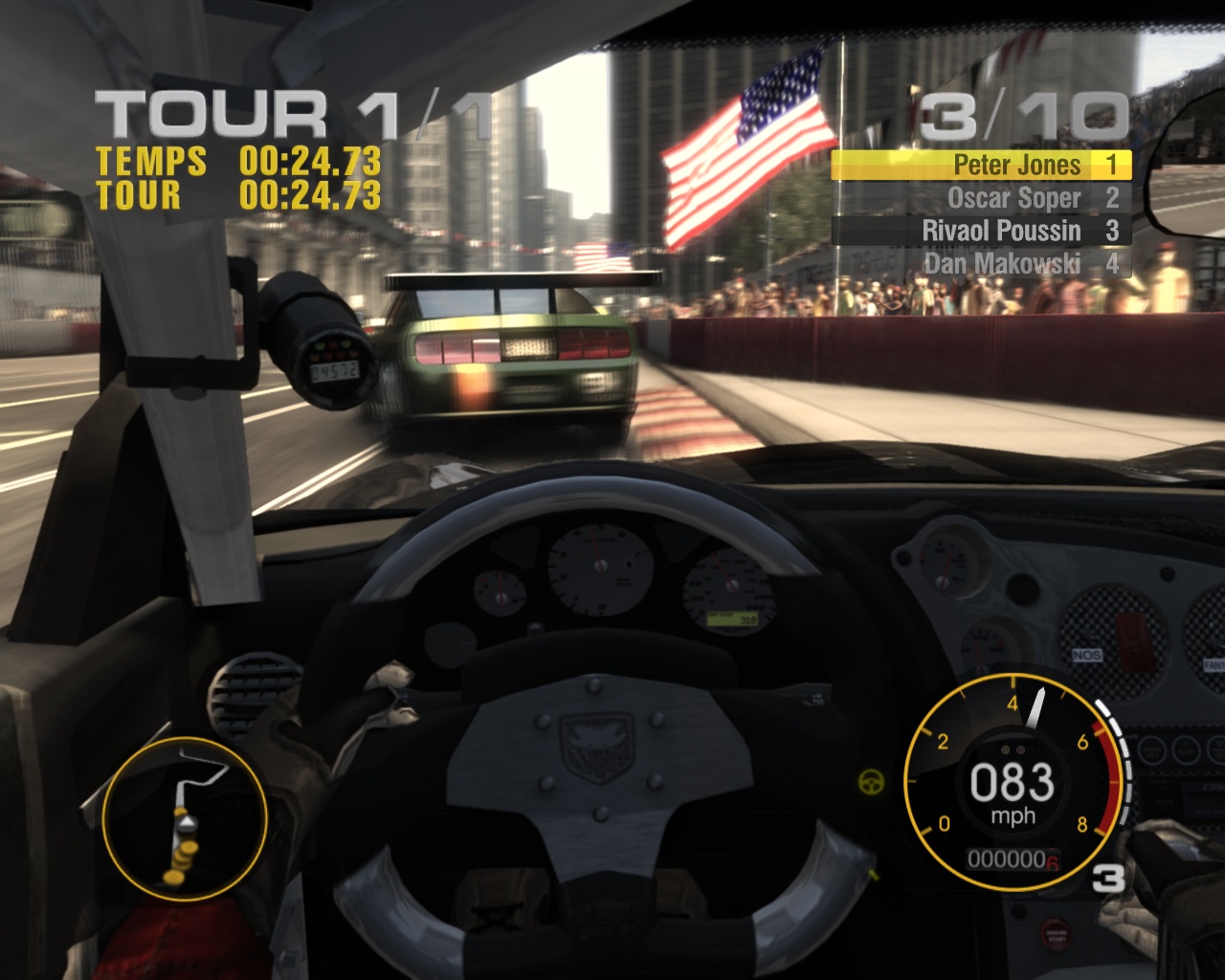Select Dan Makowski's leaderboard row
This screenshot has width=1225, height=980.
click(981, 263)
